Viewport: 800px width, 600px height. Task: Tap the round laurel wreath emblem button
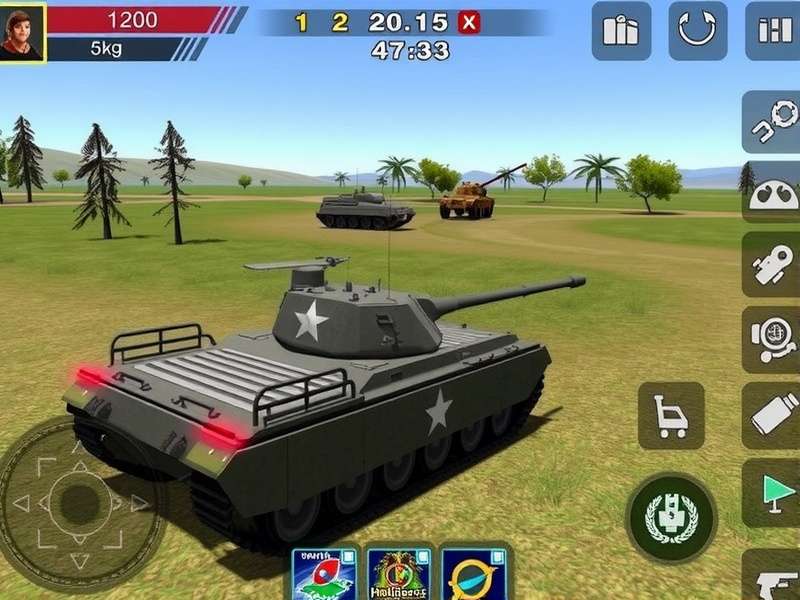pos(671,517)
